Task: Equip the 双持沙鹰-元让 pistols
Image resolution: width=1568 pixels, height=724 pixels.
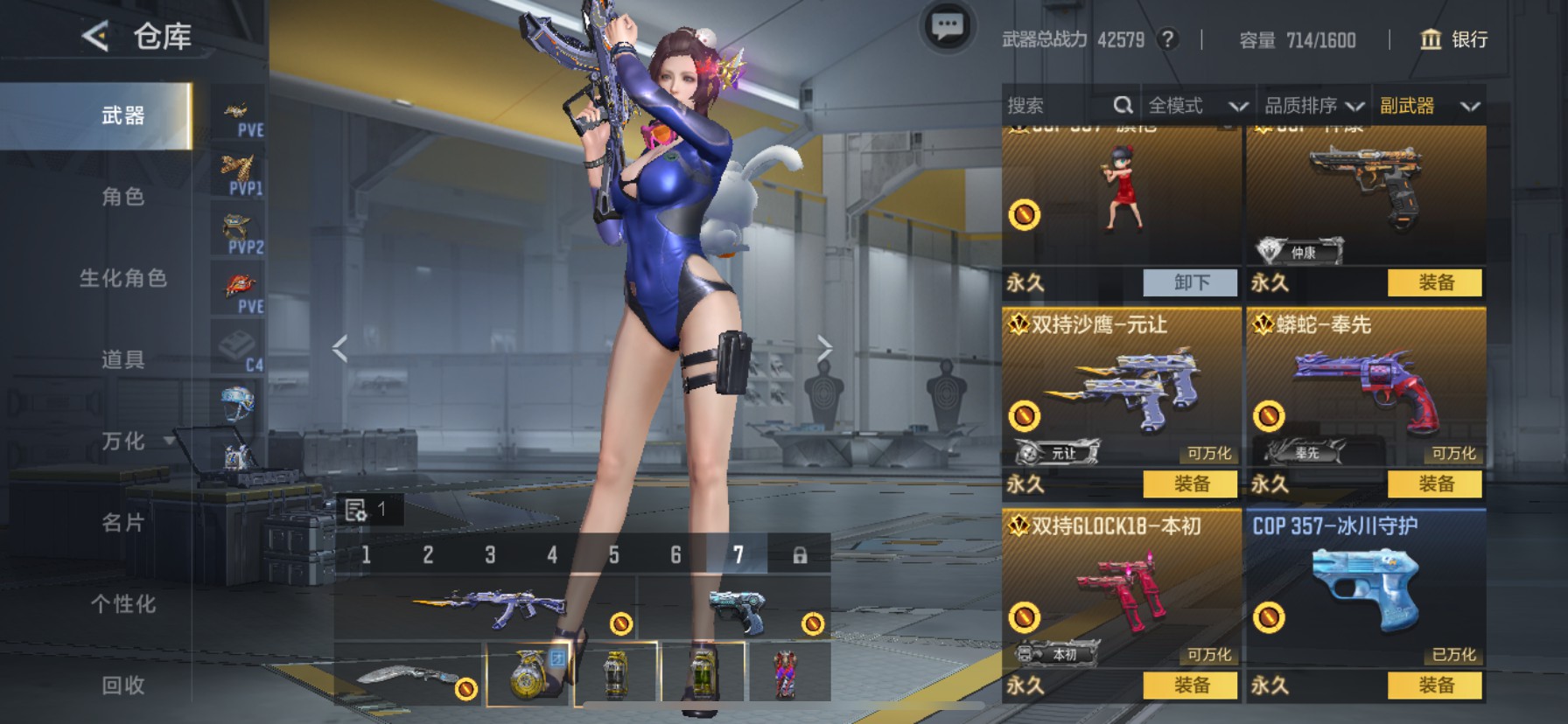Action: click(1191, 484)
